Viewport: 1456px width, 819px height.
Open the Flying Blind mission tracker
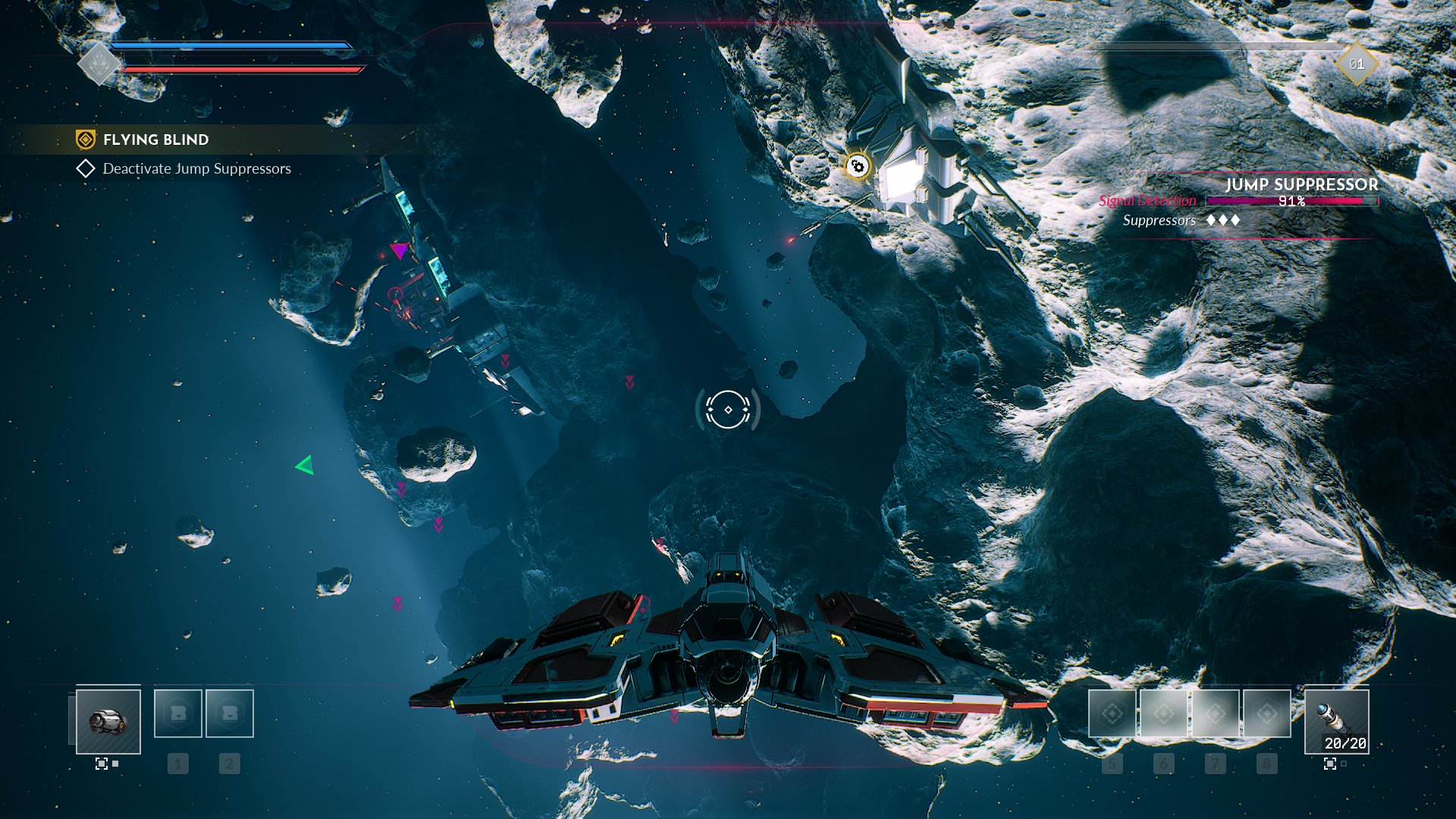pos(155,140)
